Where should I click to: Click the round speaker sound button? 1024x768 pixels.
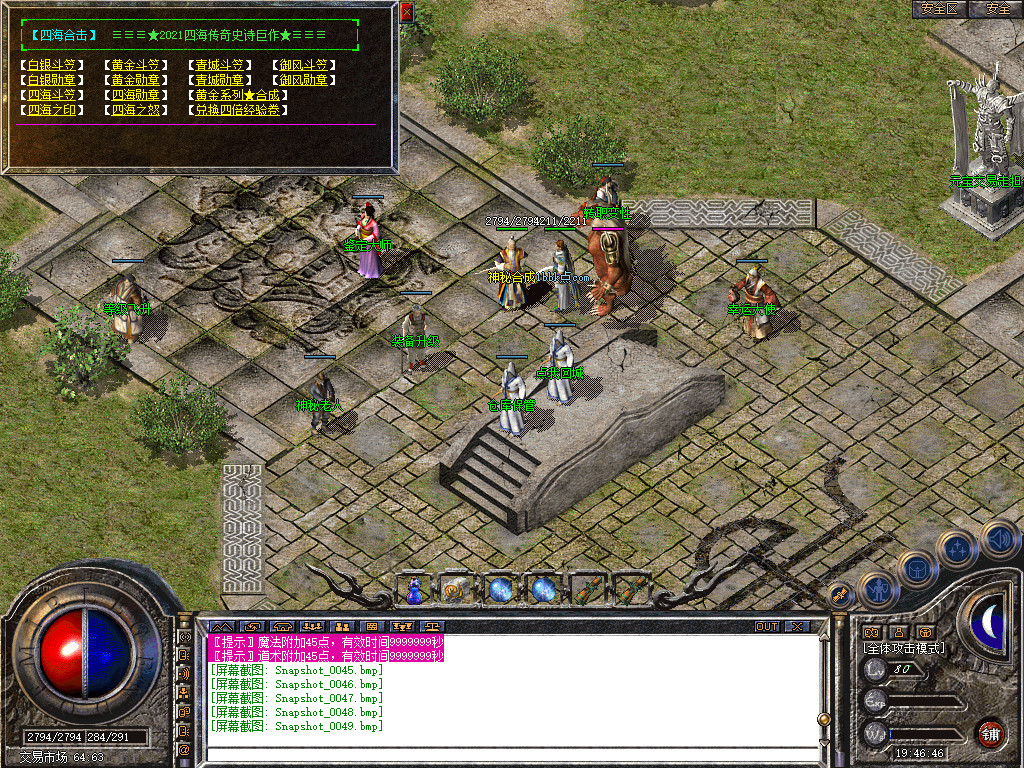tap(1000, 540)
